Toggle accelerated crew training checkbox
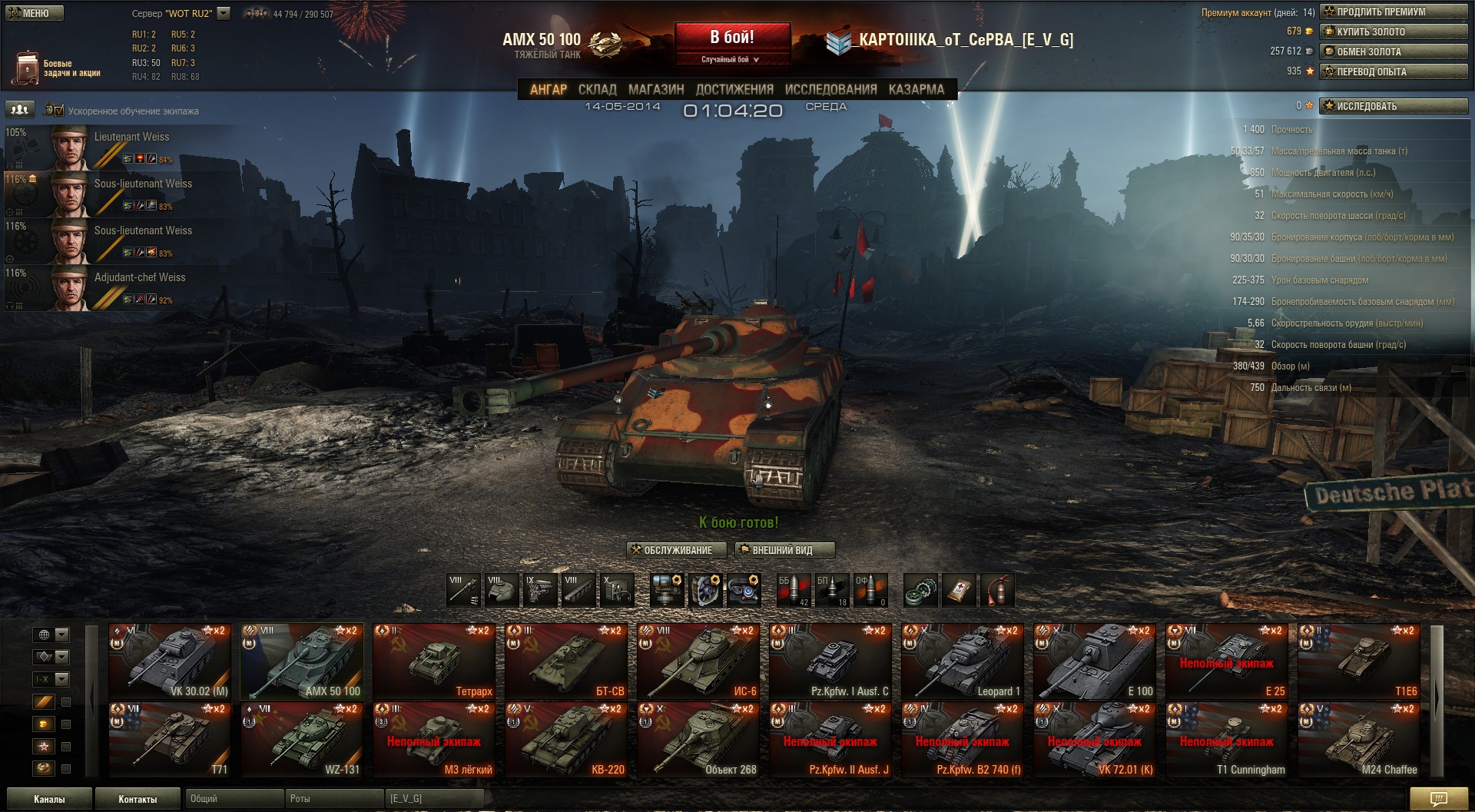The image size is (1475, 812). click(58, 111)
